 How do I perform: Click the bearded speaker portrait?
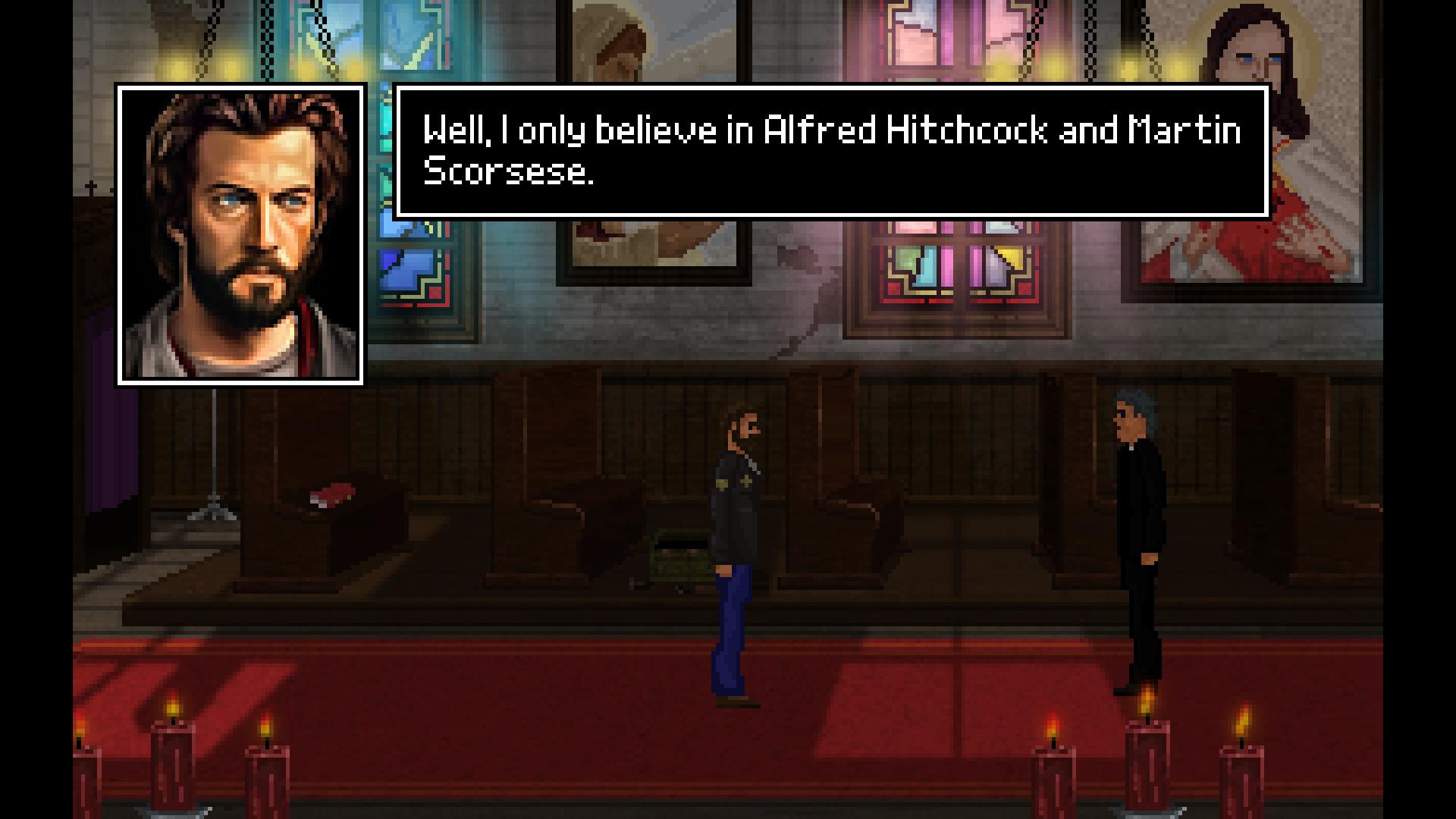click(x=240, y=234)
